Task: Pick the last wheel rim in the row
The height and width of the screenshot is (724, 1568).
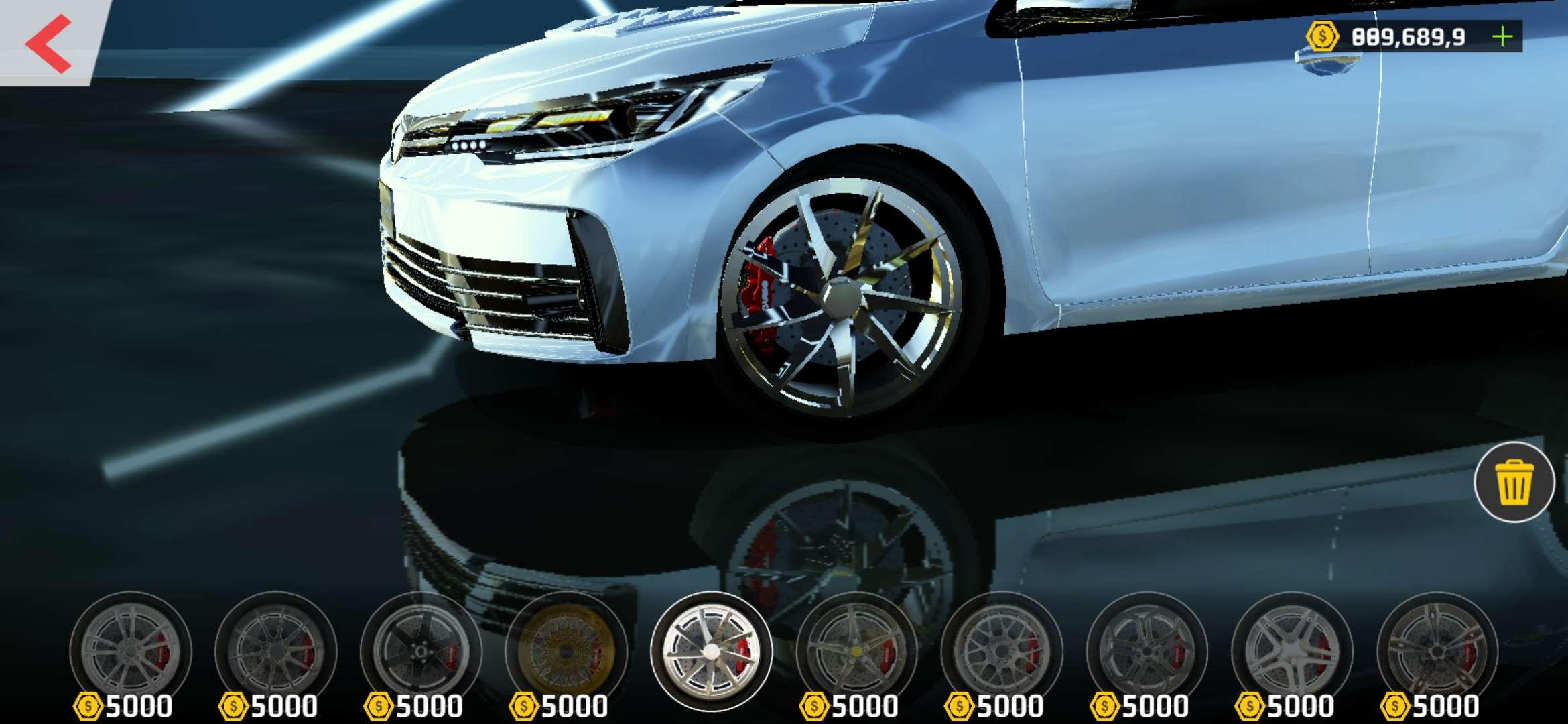Action: [x=1437, y=650]
